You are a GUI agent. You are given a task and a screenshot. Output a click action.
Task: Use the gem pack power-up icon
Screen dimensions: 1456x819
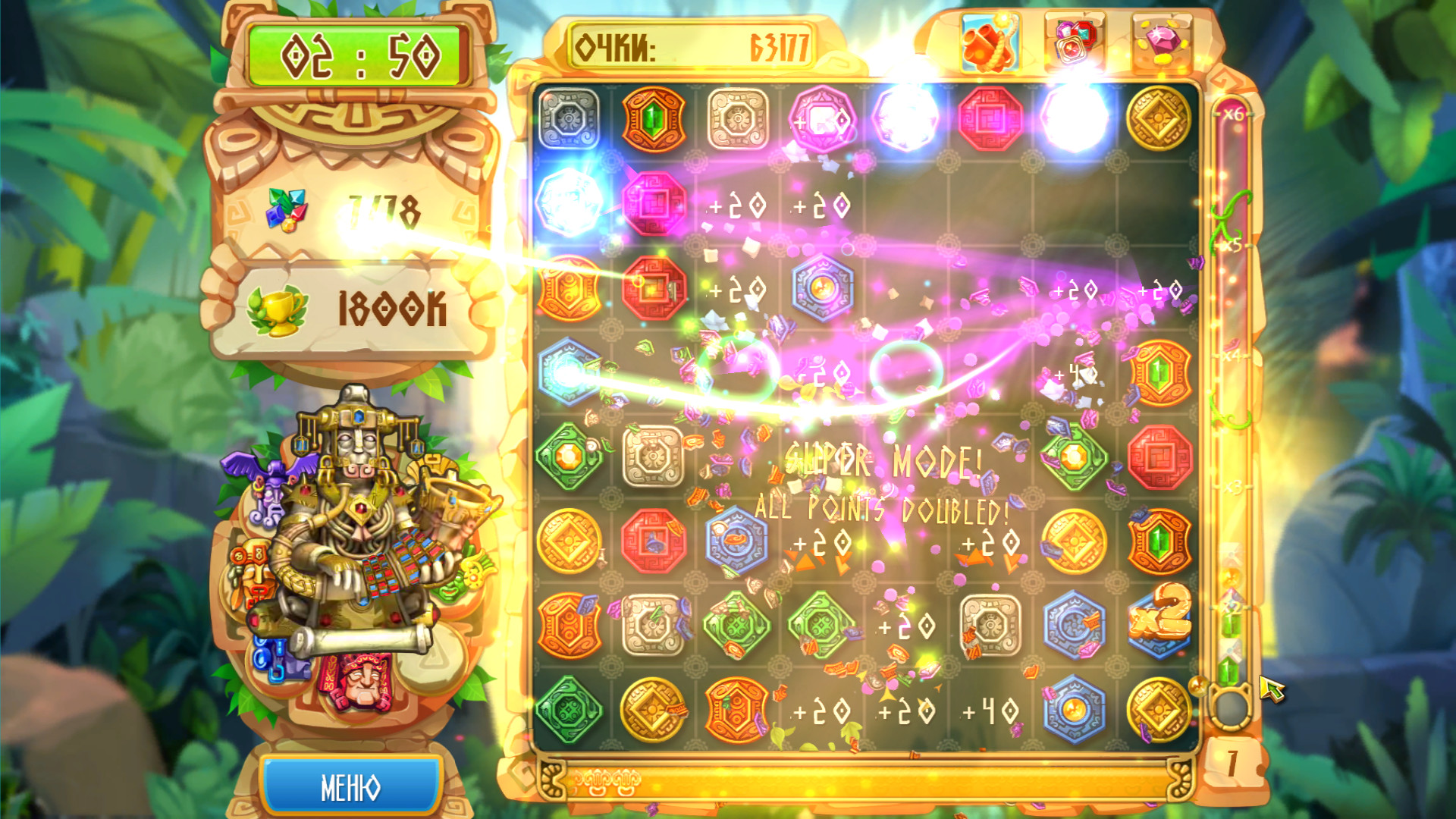click(1074, 43)
